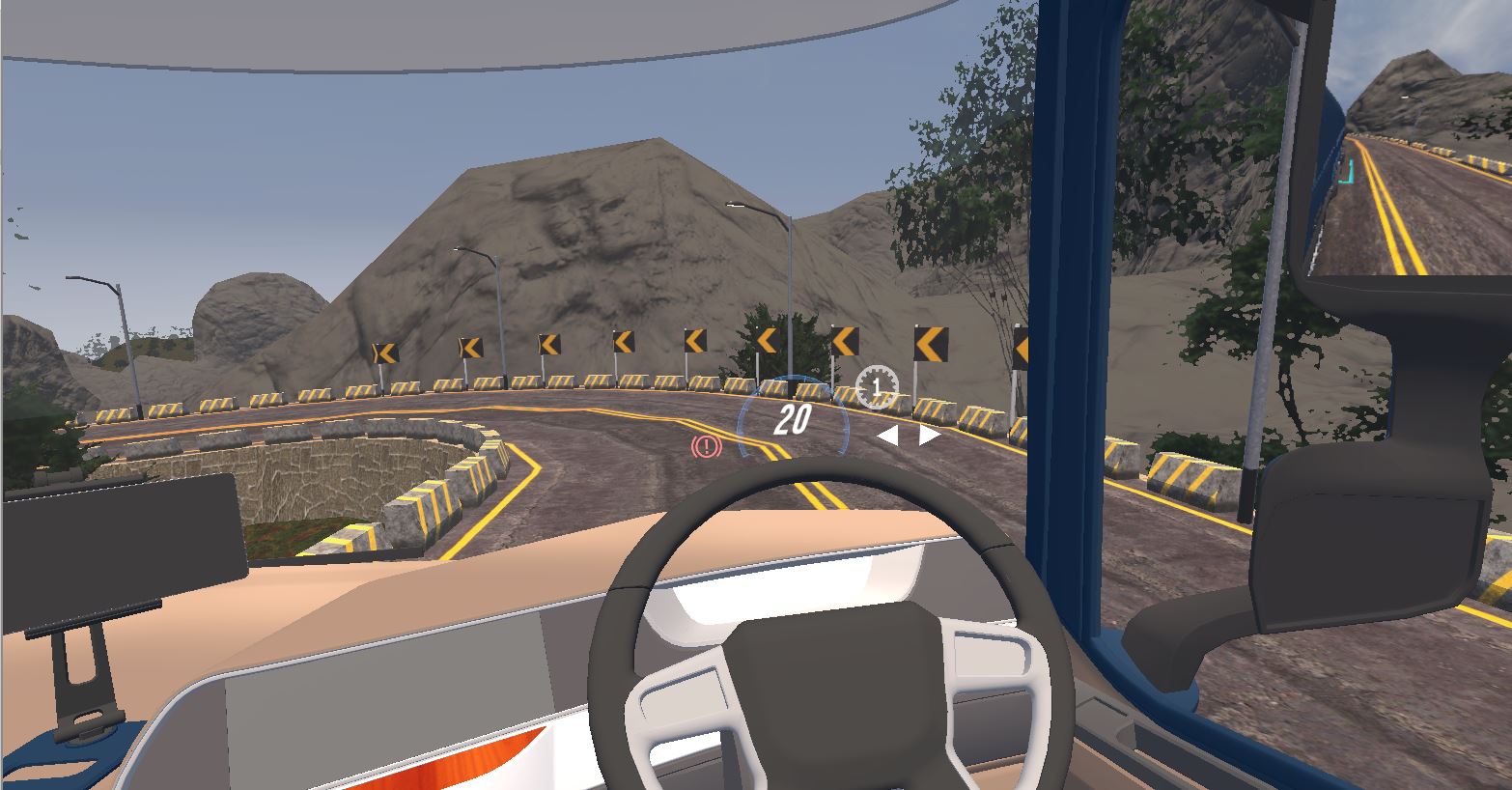Viewport: 1512px width, 790px height.
Task: Activate the left turn signal arrow
Action: (887, 437)
